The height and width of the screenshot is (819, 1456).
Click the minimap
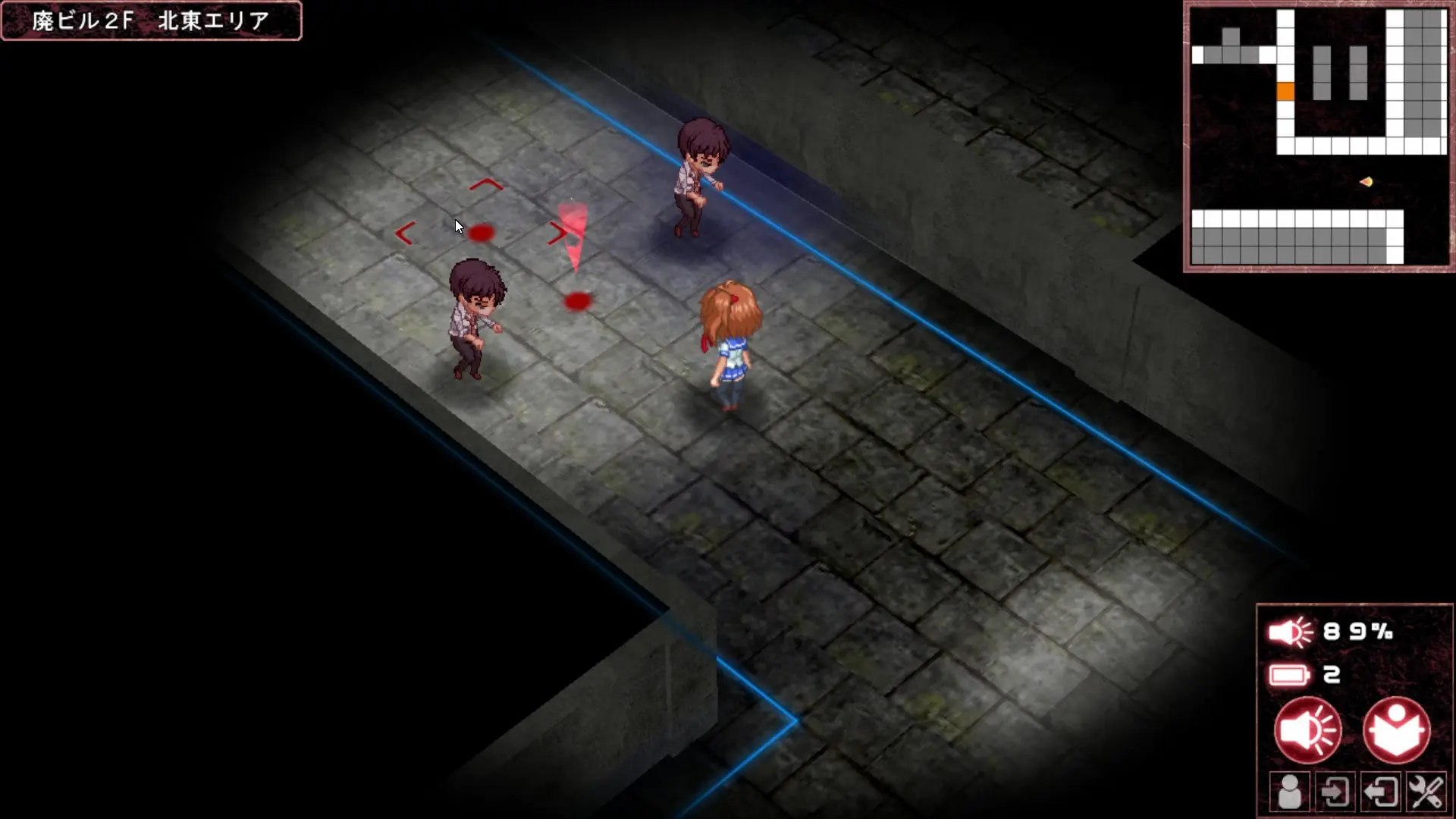[1319, 136]
